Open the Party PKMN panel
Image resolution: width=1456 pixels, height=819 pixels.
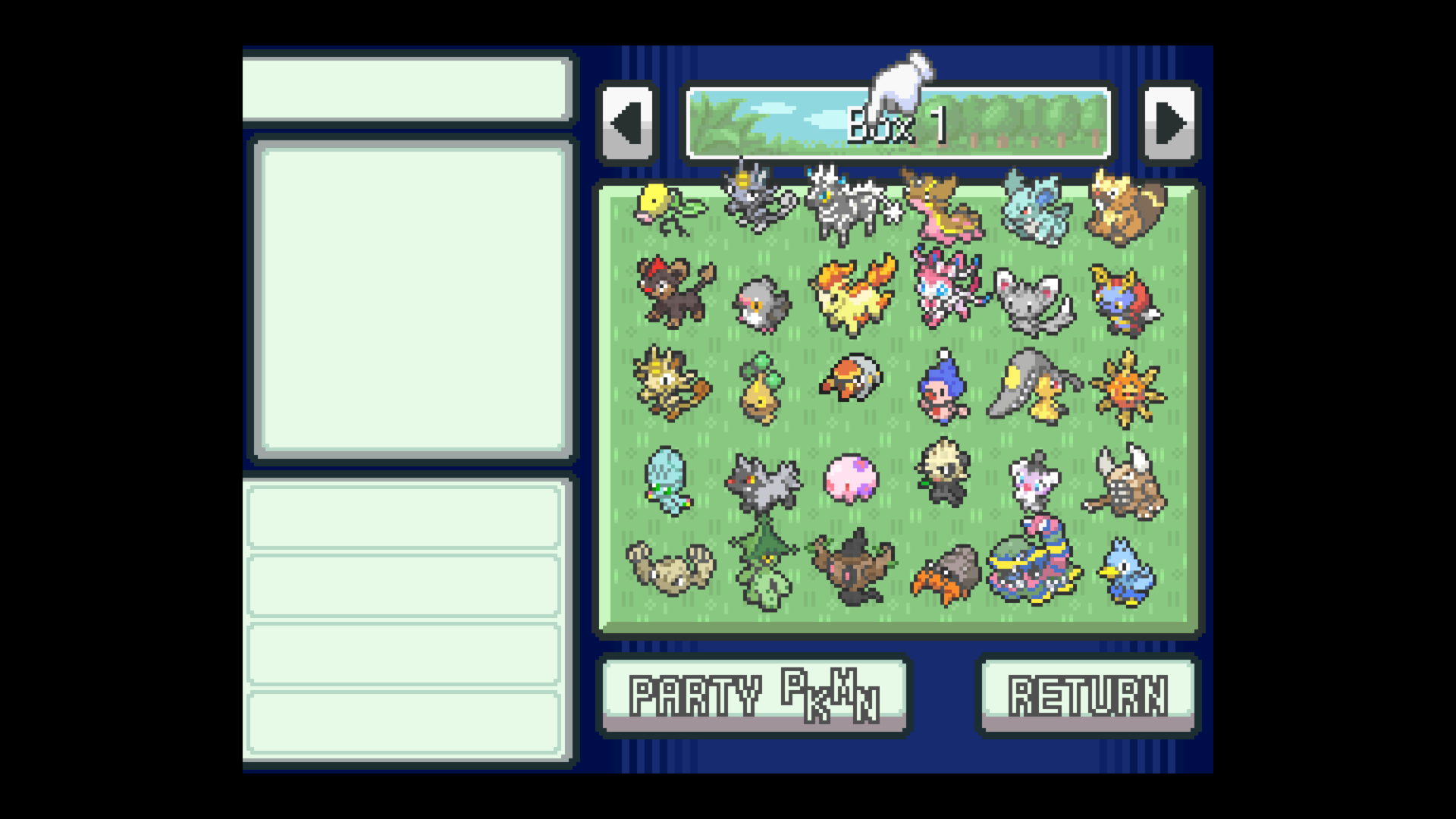click(x=755, y=695)
